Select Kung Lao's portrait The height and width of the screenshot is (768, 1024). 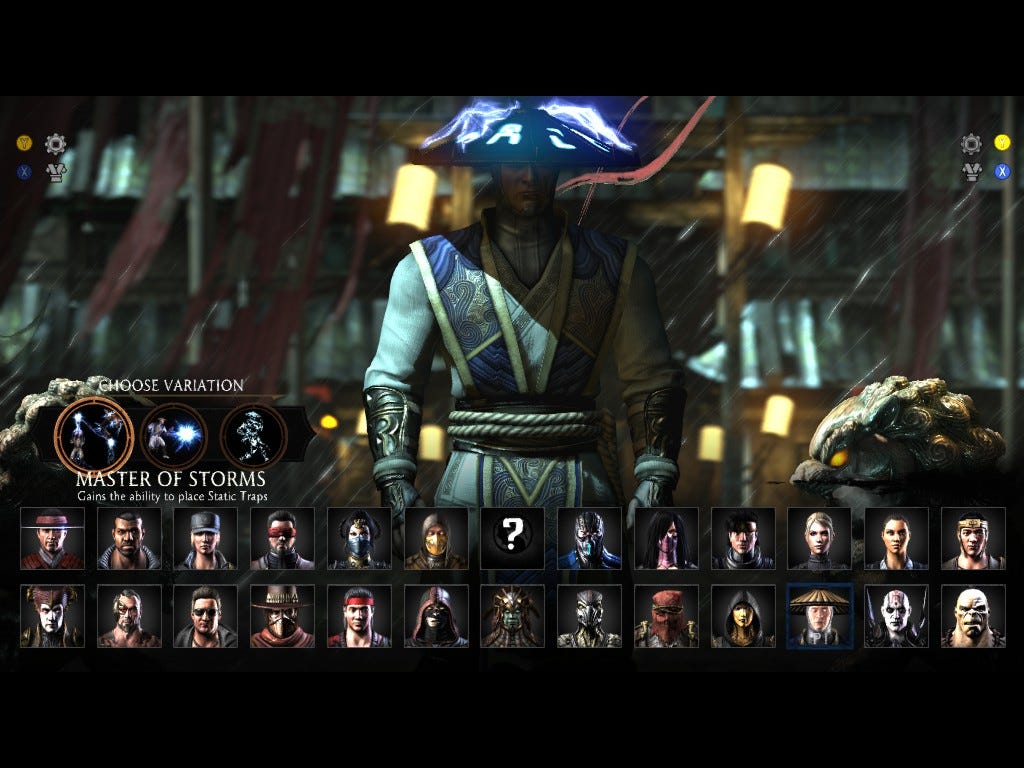[x=53, y=539]
